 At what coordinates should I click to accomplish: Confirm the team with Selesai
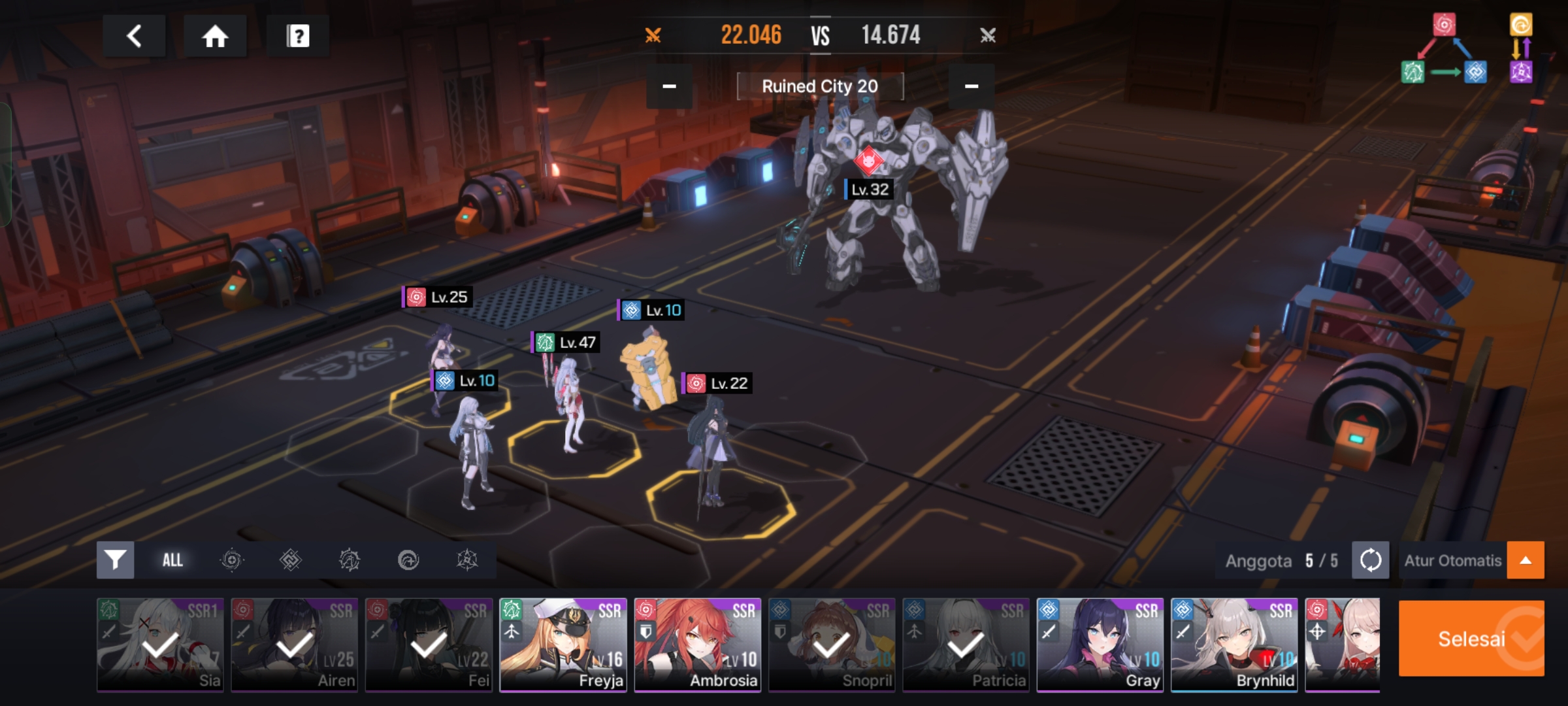pyautogui.click(x=1471, y=639)
